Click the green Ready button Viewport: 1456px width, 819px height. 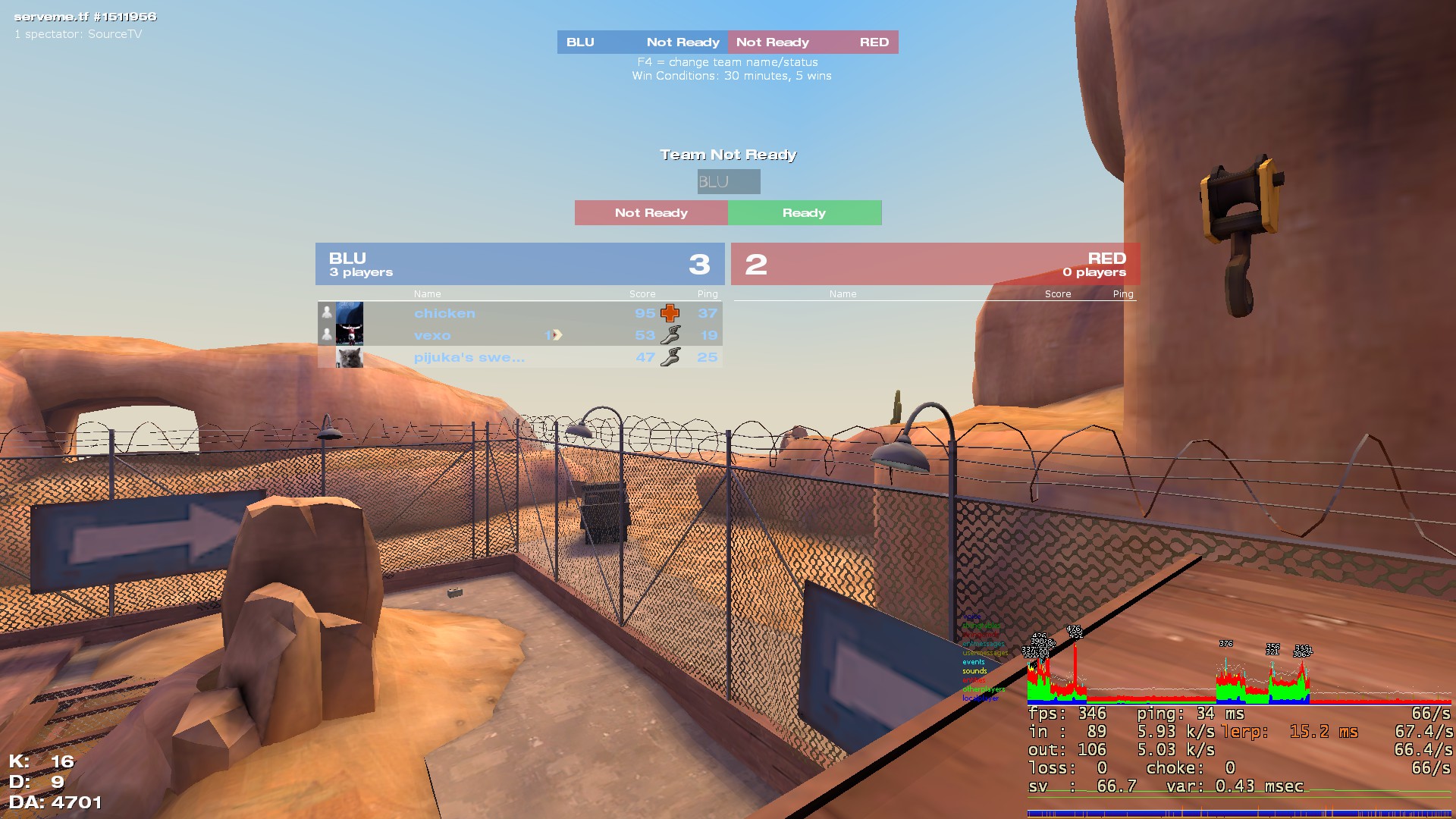point(805,213)
